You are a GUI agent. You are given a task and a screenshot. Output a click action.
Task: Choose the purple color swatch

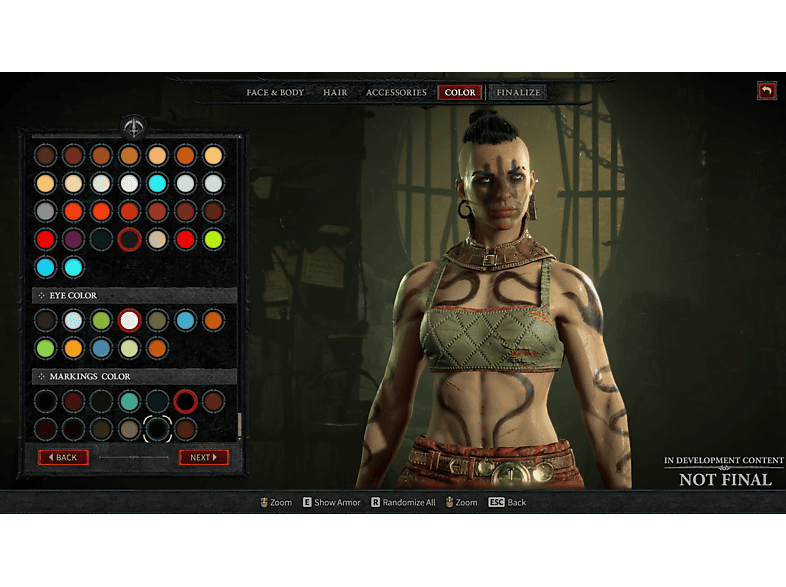(x=73, y=239)
